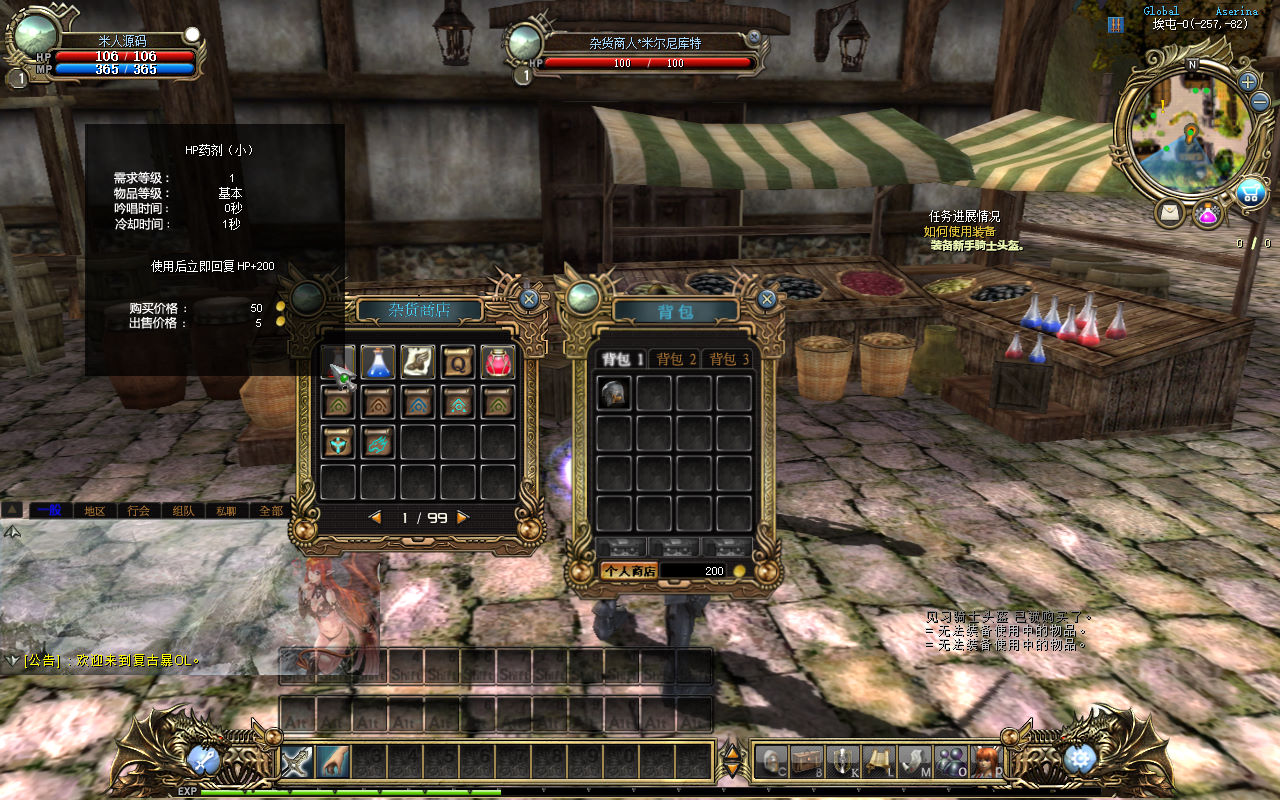Screen dimensions: 1280x800
Task: Activate the crossed swords attack skill
Action: (x=296, y=762)
